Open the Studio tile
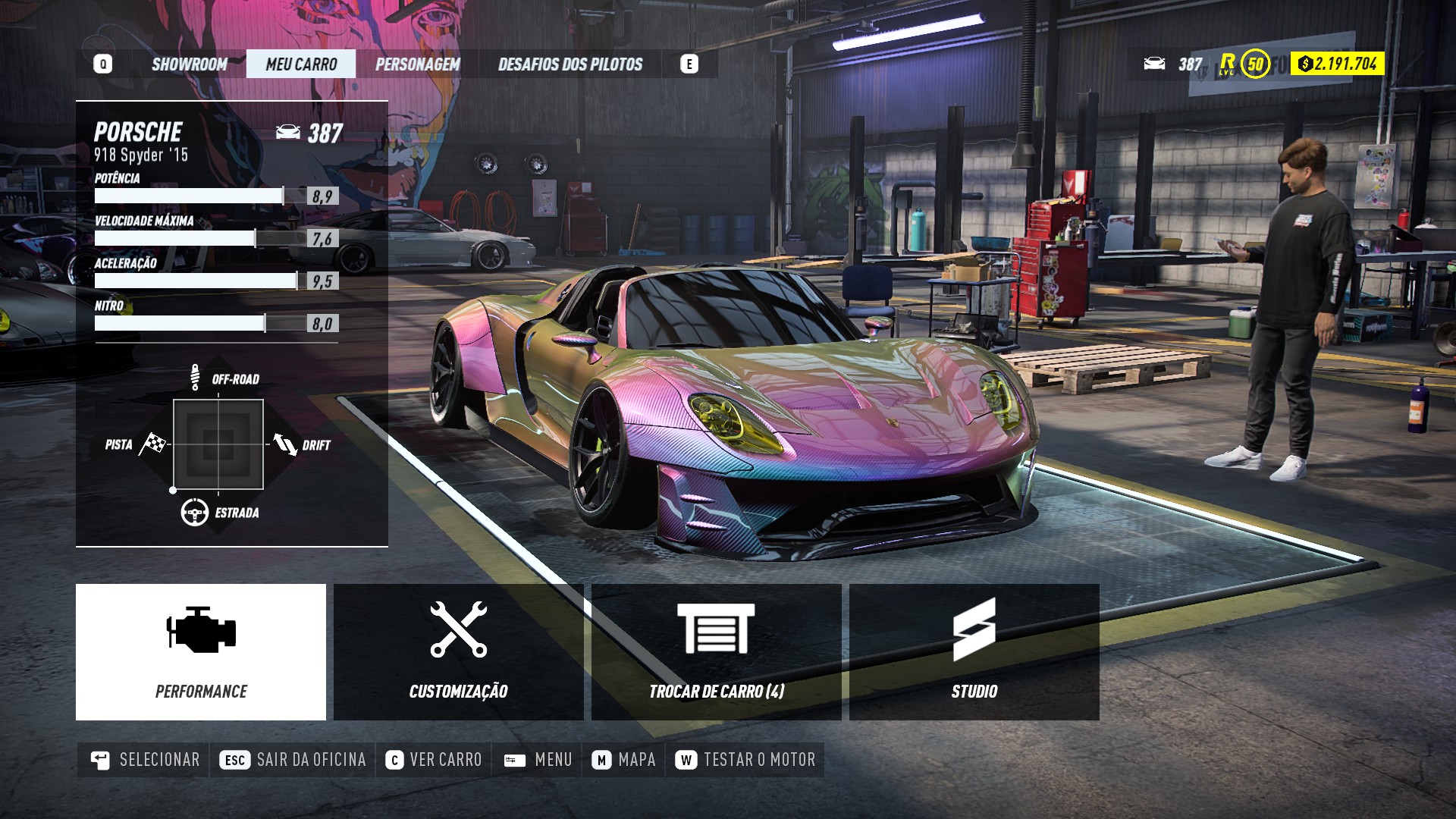Screen dimensions: 1456x819 coord(974,652)
